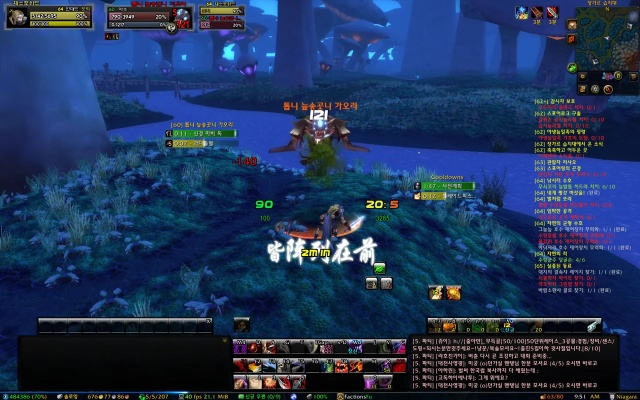640x400 pixels.
Task: Click the Cooldowns bar header
Action: (x=441, y=177)
